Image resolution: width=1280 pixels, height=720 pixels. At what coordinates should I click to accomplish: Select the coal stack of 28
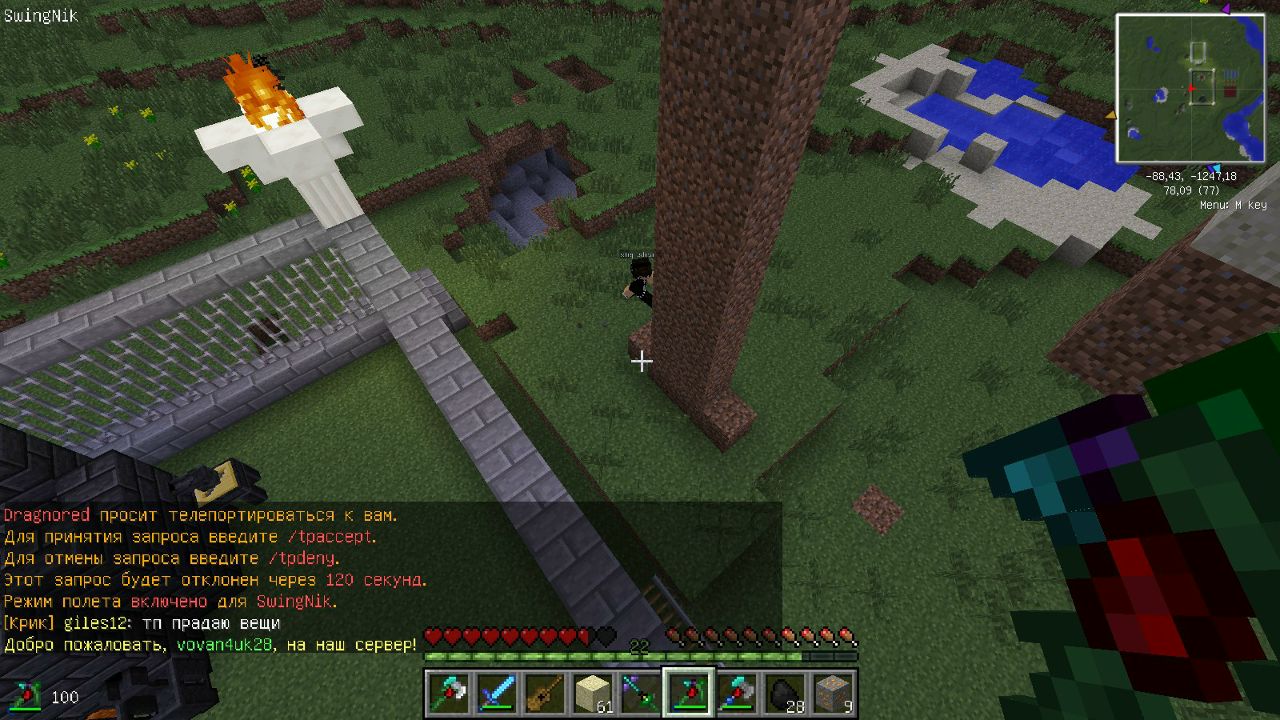pos(785,693)
